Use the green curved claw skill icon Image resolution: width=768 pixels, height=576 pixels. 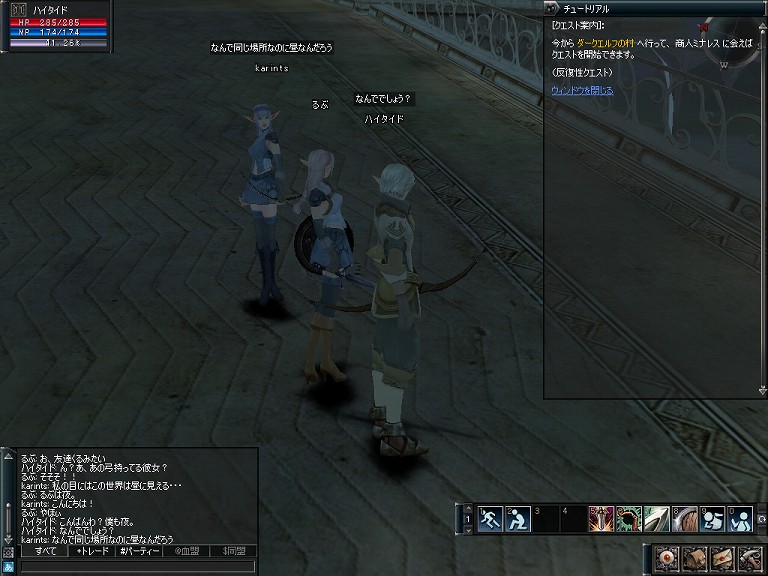pyautogui.click(x=629, y=519)
